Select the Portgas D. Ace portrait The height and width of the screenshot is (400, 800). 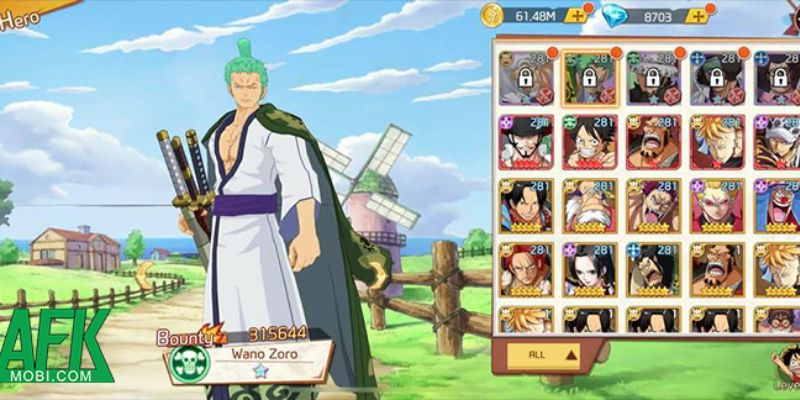tap(524, 206)
